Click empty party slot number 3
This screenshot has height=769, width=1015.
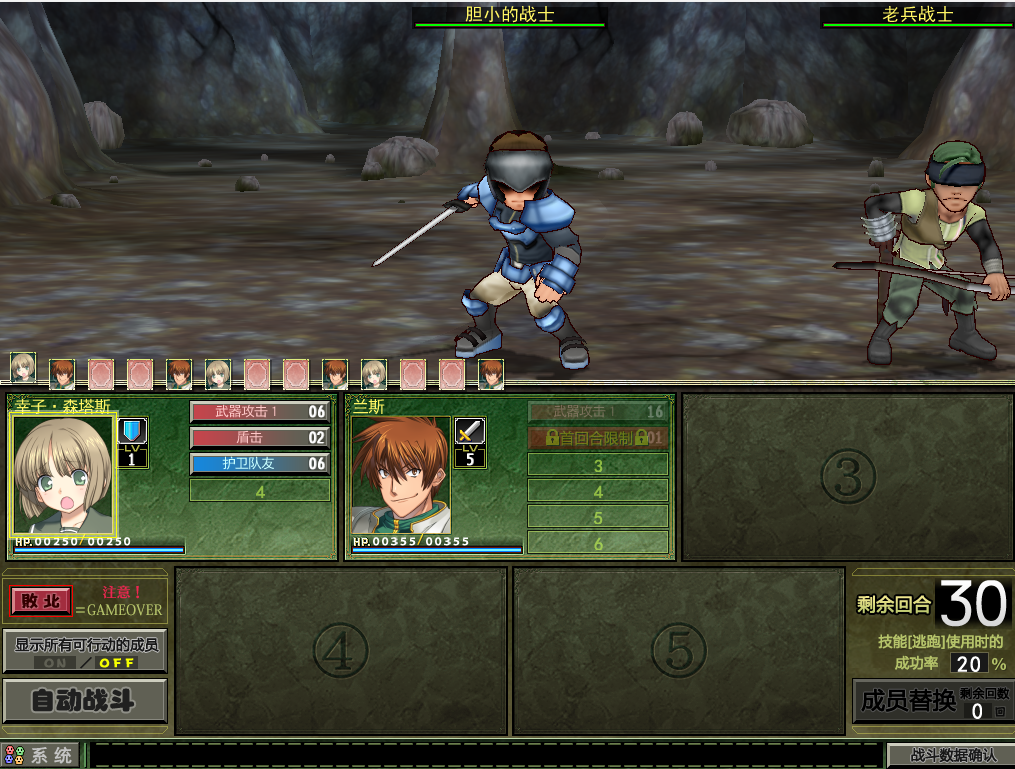(847, 477)
